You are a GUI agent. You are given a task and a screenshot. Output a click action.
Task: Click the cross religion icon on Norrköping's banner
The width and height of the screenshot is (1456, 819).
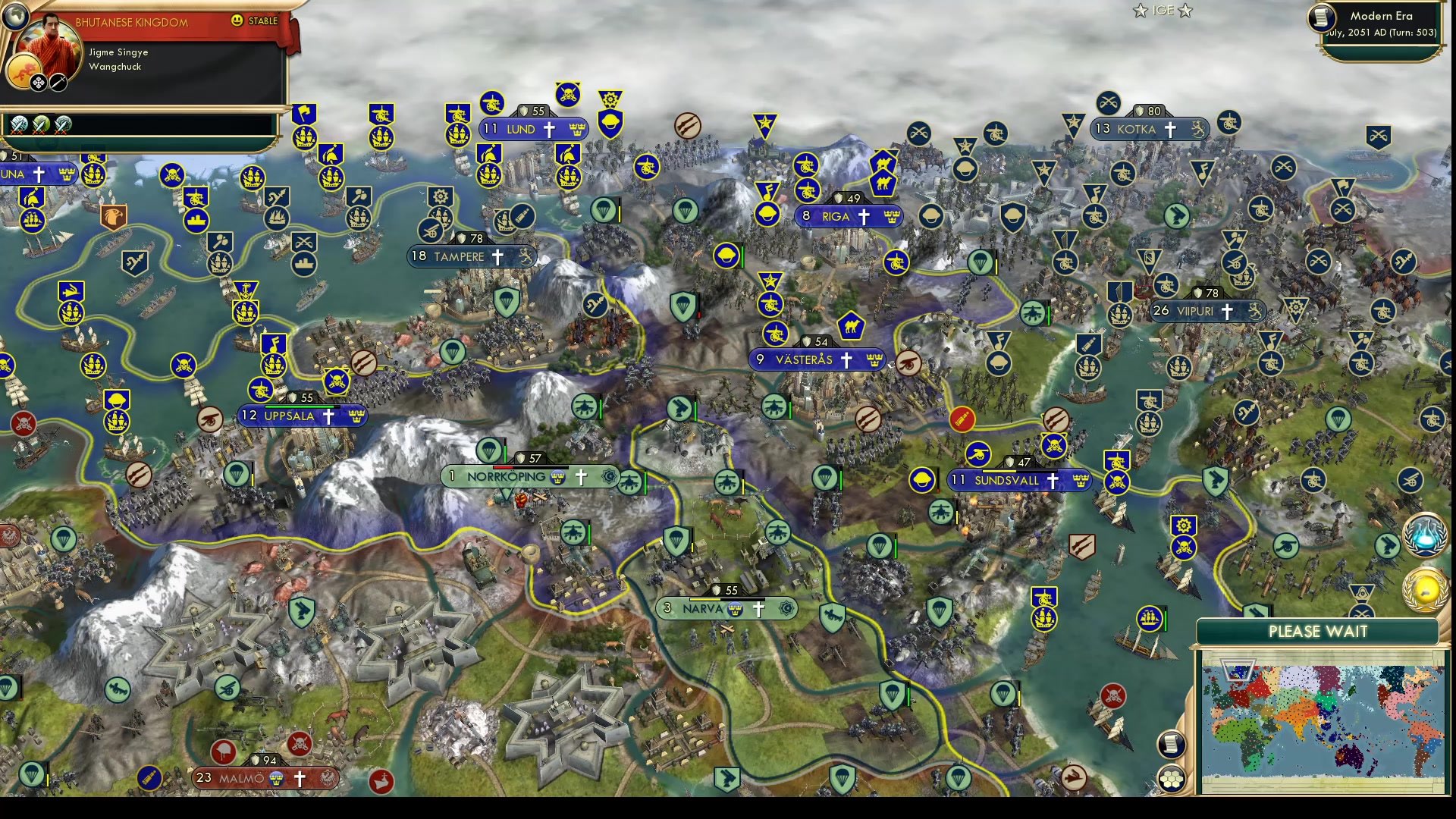coord(580,477)
